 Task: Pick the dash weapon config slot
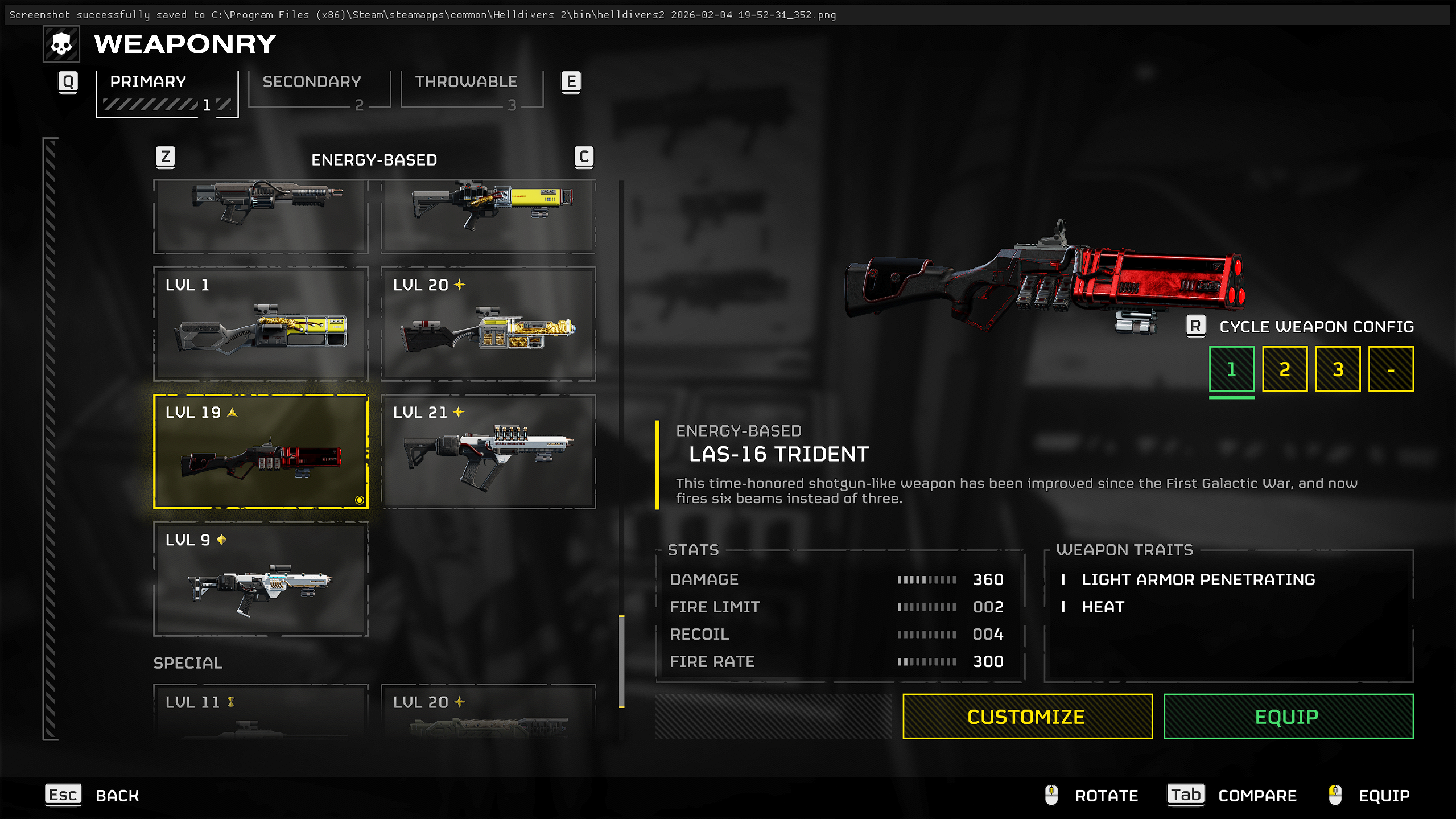pyautogui.click(x=1391, y=369)
